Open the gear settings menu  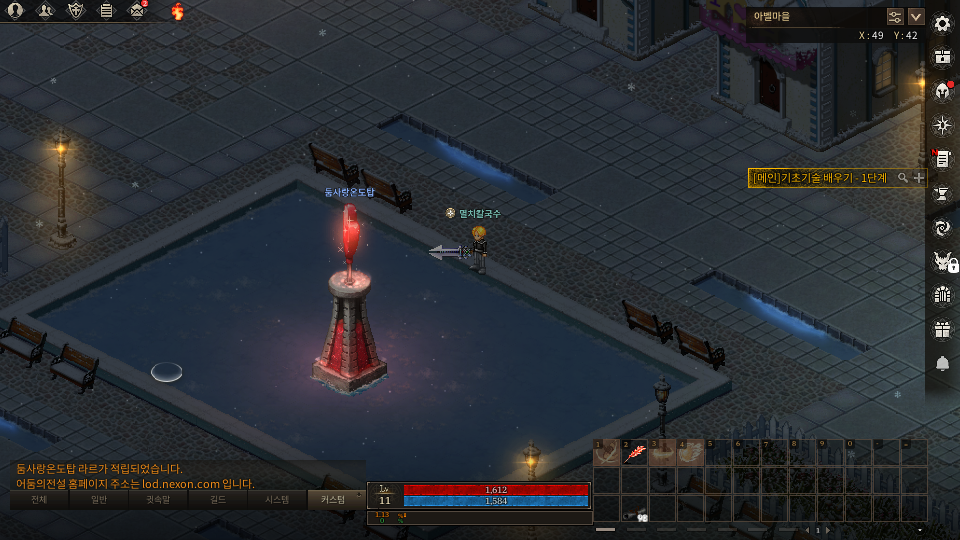pos(941,23)
